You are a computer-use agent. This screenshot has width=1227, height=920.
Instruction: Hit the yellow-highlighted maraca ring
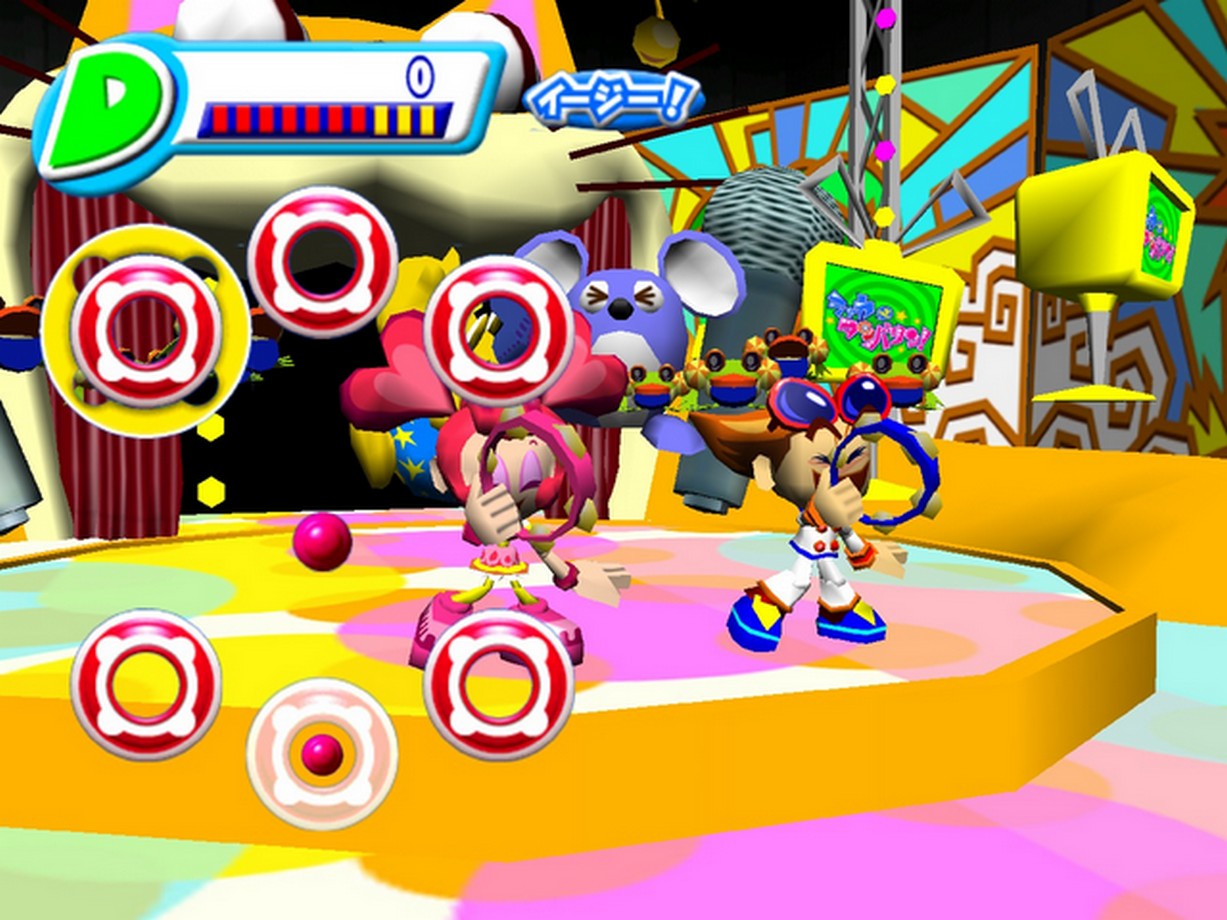tap(145, 330)
